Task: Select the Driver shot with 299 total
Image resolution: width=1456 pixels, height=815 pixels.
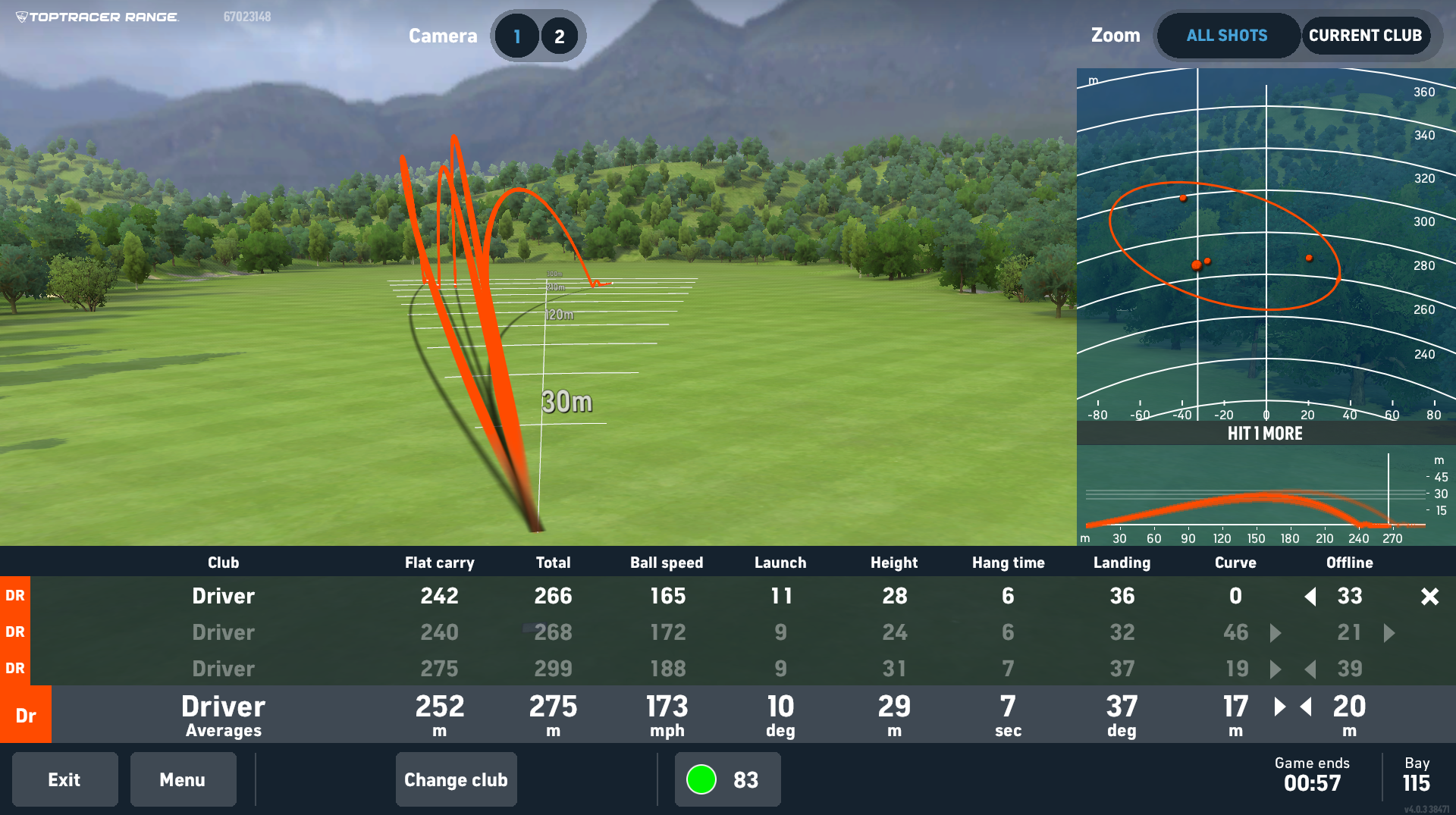Action: (x=553, y=669)
